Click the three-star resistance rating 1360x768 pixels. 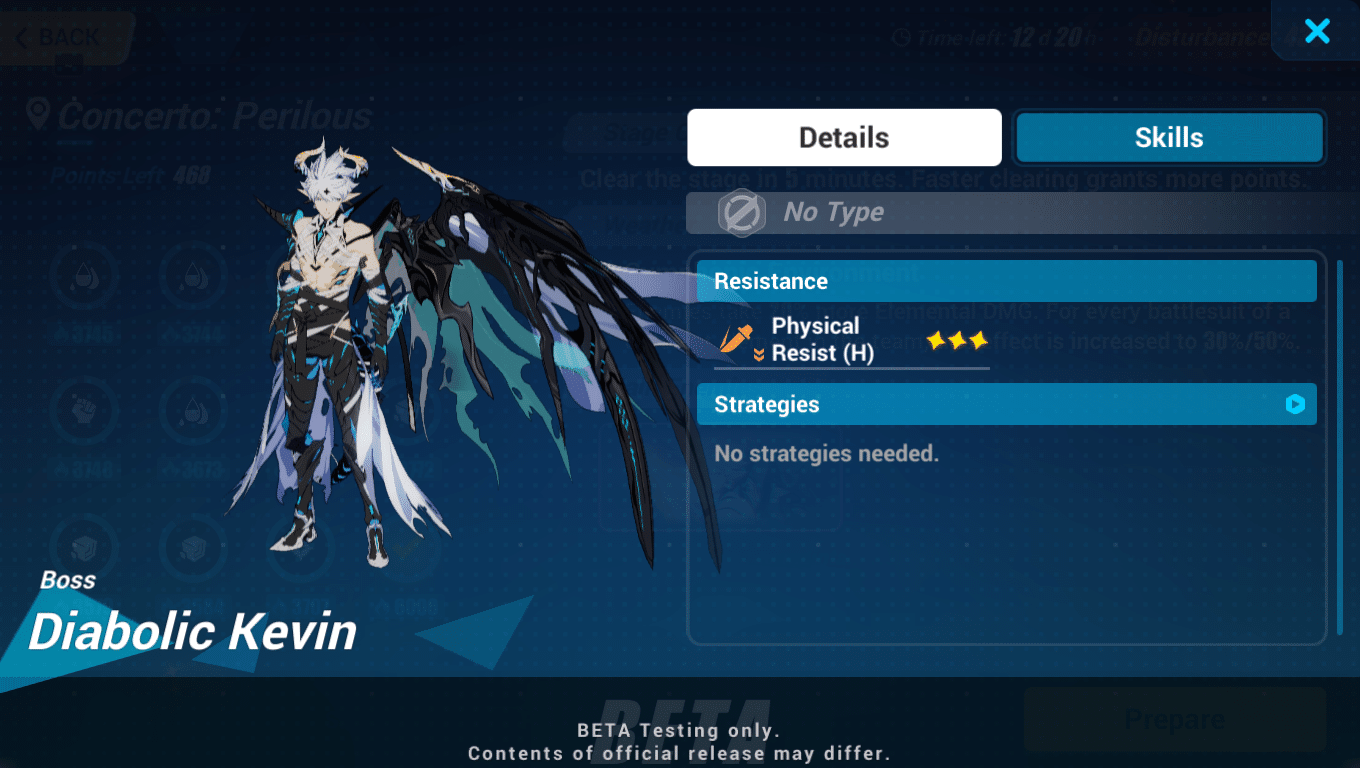pos(956,341)
